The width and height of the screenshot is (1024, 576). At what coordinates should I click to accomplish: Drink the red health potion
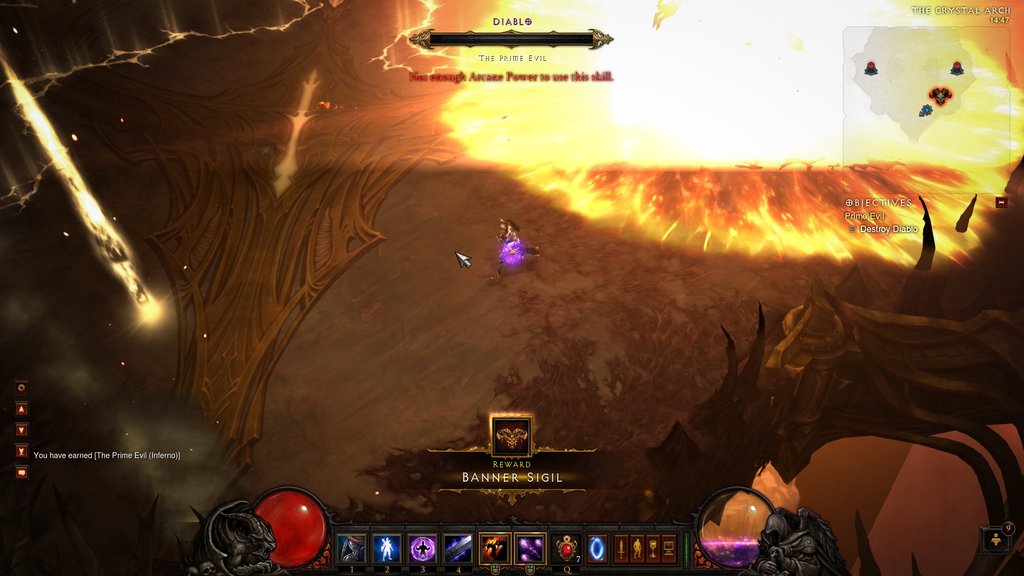click(x=568, y=548)
